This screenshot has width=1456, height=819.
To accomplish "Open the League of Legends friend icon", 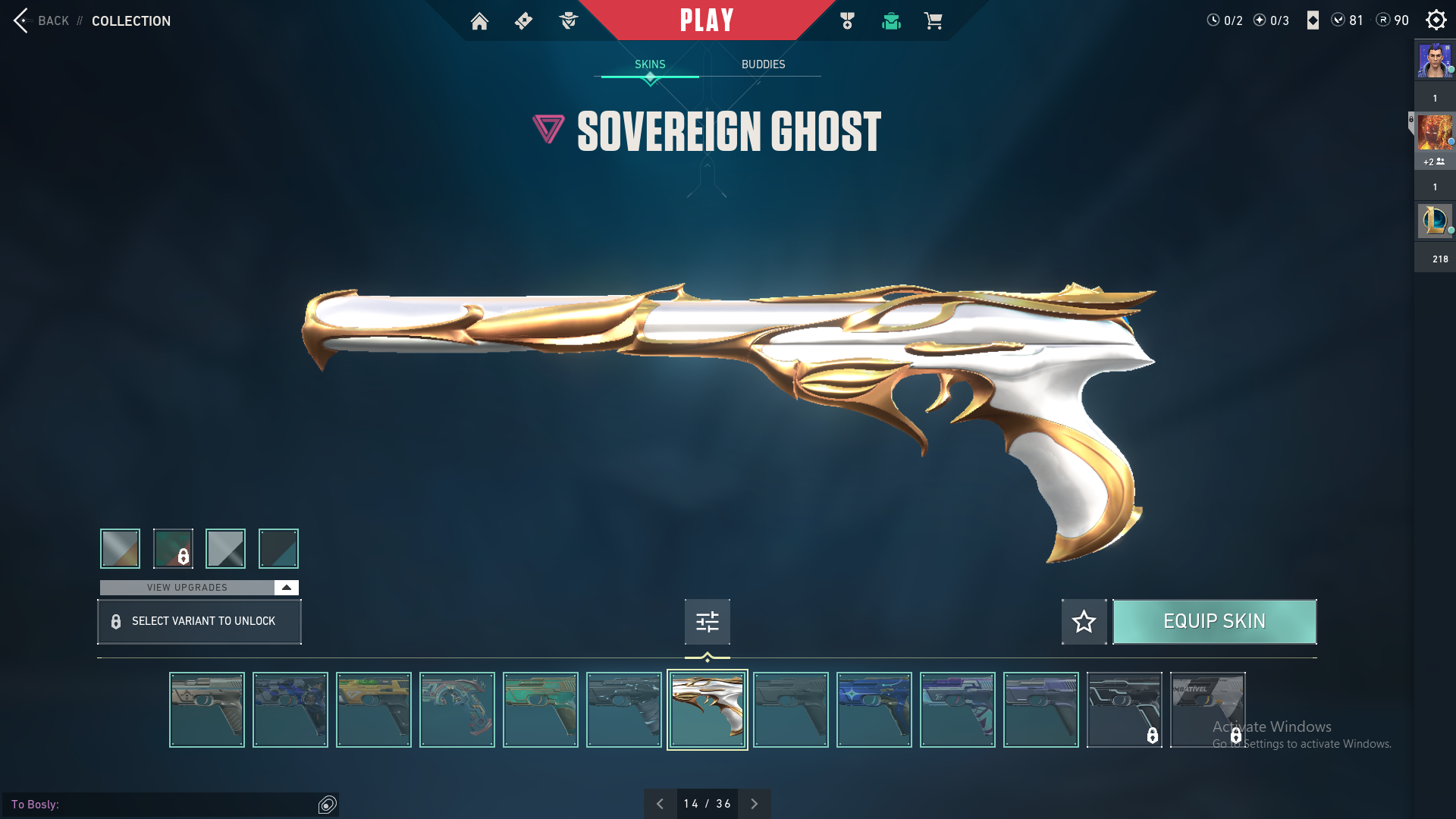I will pos(1434,221).
